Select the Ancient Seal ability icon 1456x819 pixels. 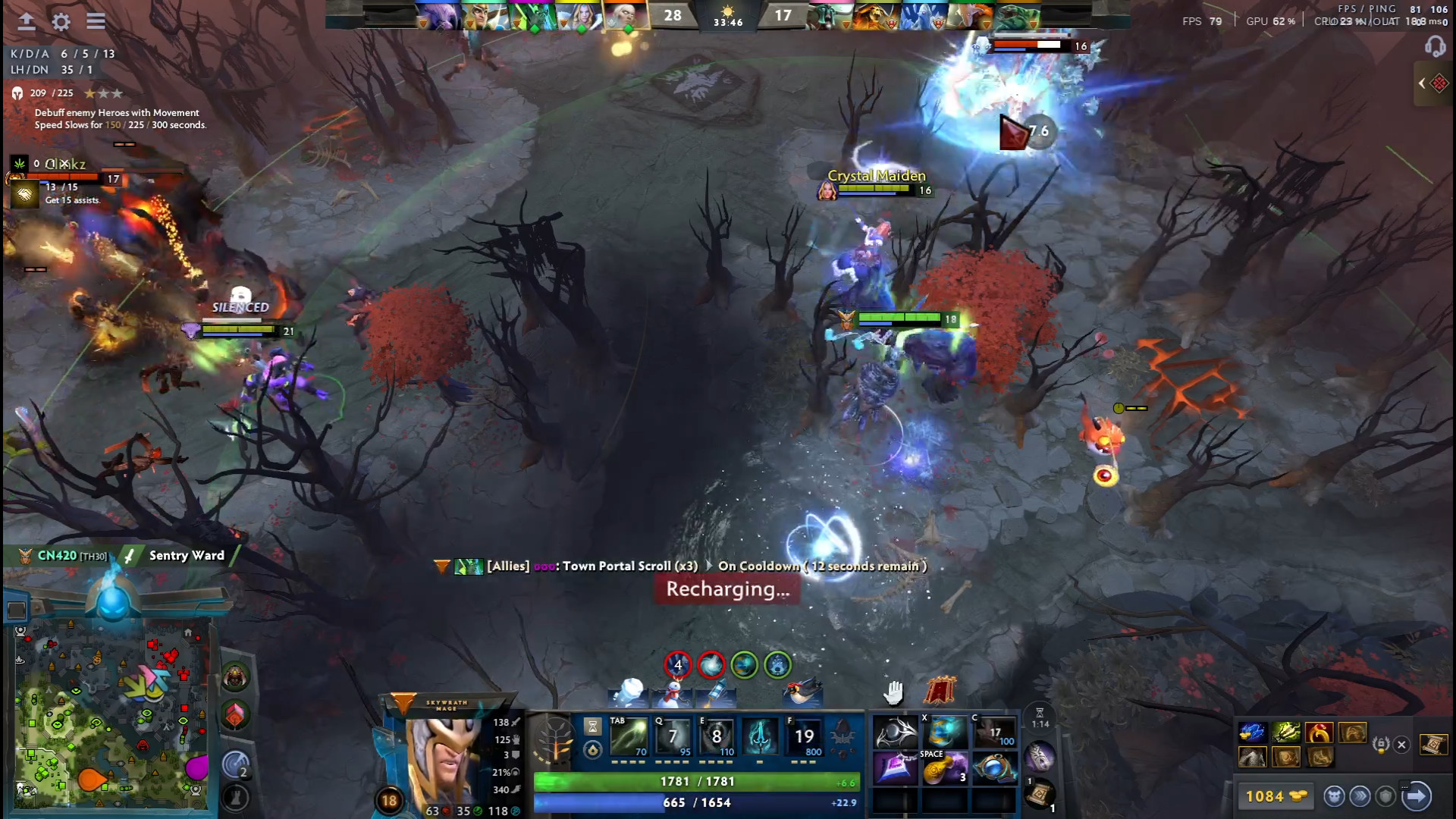717,736
